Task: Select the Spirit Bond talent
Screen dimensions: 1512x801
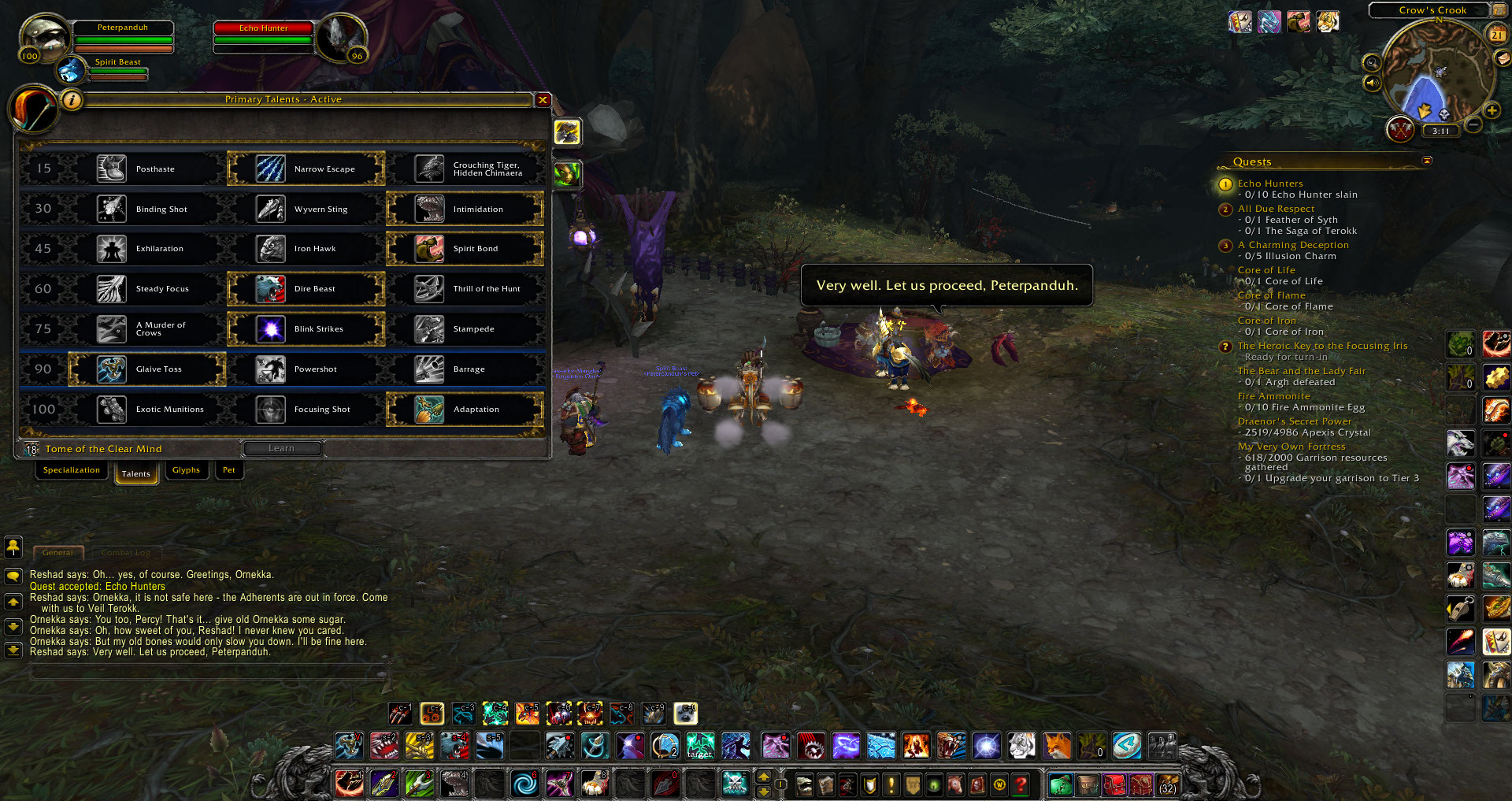Action: click(465, 249)
